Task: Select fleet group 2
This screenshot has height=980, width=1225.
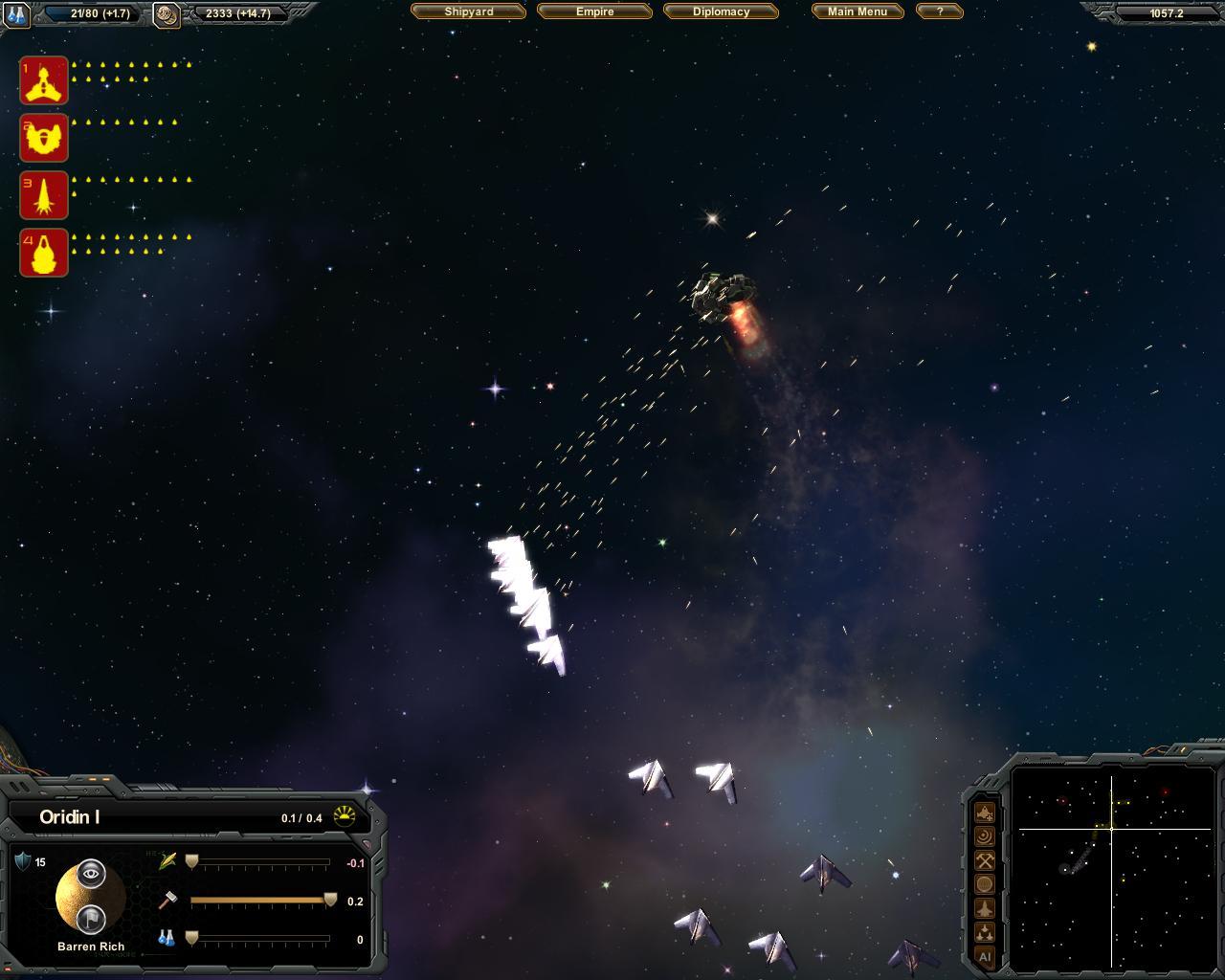Action: (x=44, y=138)
